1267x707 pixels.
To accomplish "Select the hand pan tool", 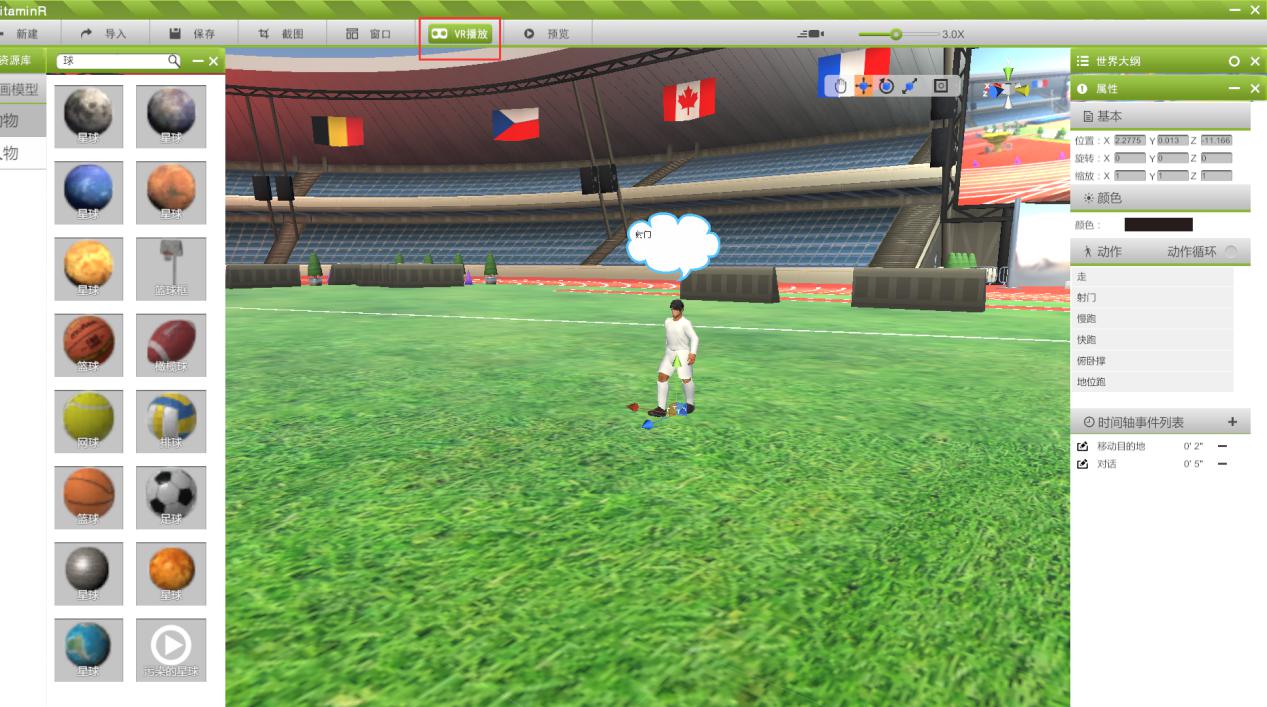I will pyautogui.click(x=841, y=86).
